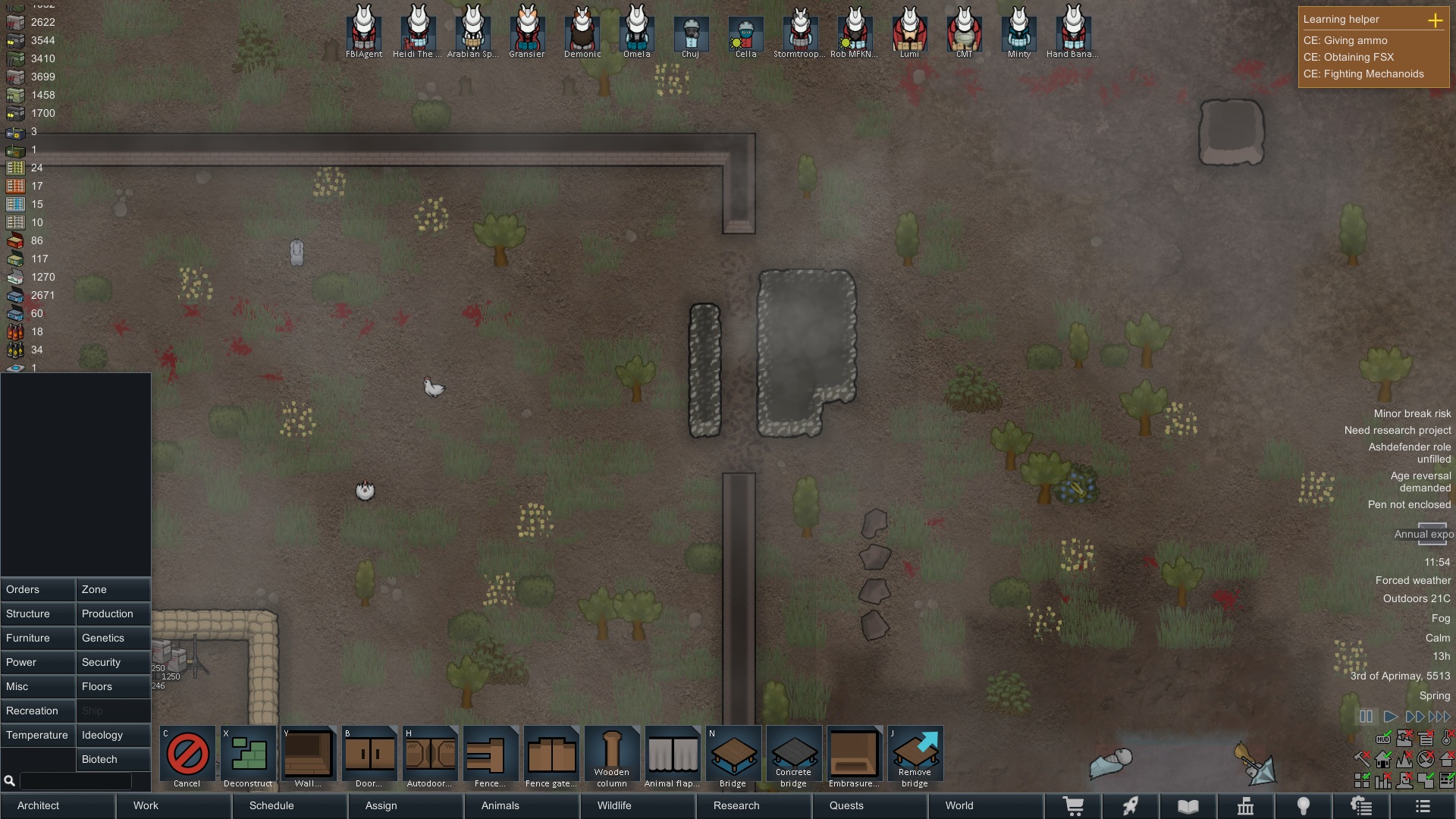Select colonist Lumi's portrait
This screenshot has width=1456, height=819.
(909, 30)
